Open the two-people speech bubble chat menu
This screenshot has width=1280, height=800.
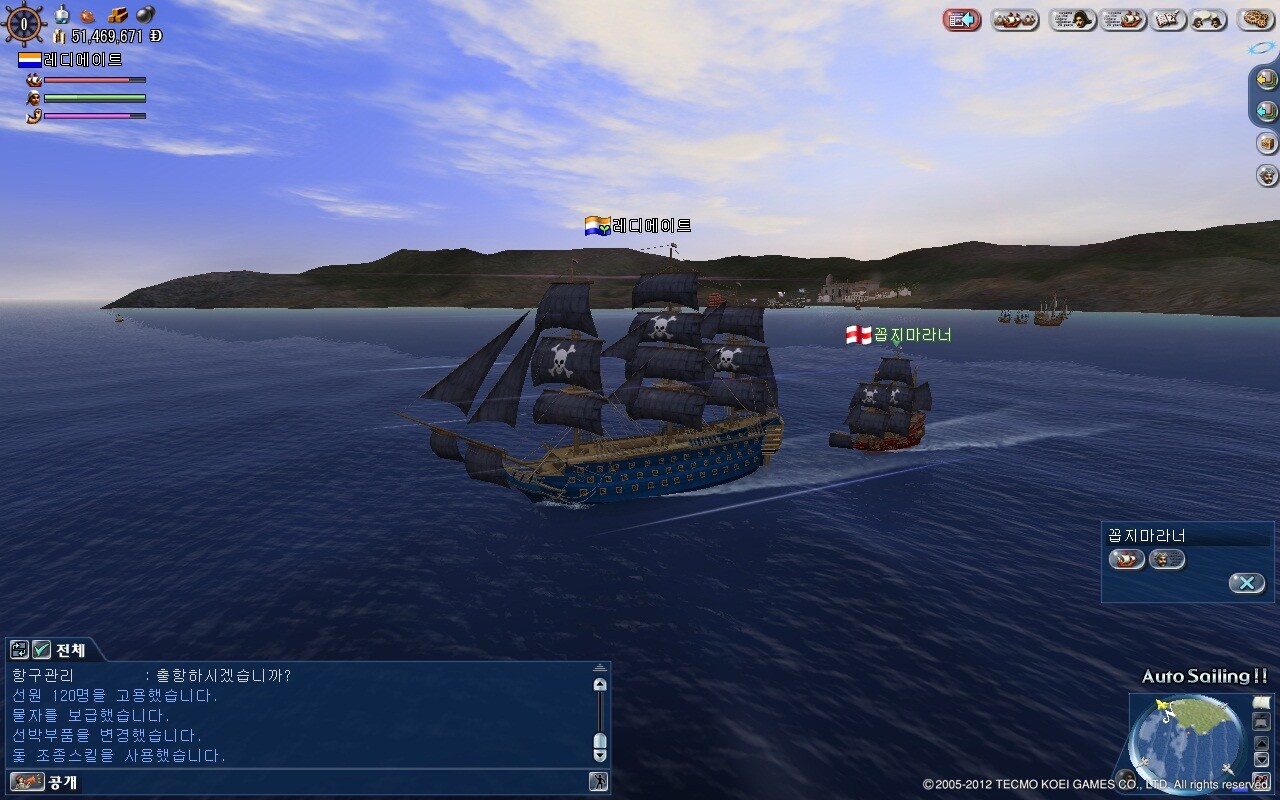[x=1208, y=20]
